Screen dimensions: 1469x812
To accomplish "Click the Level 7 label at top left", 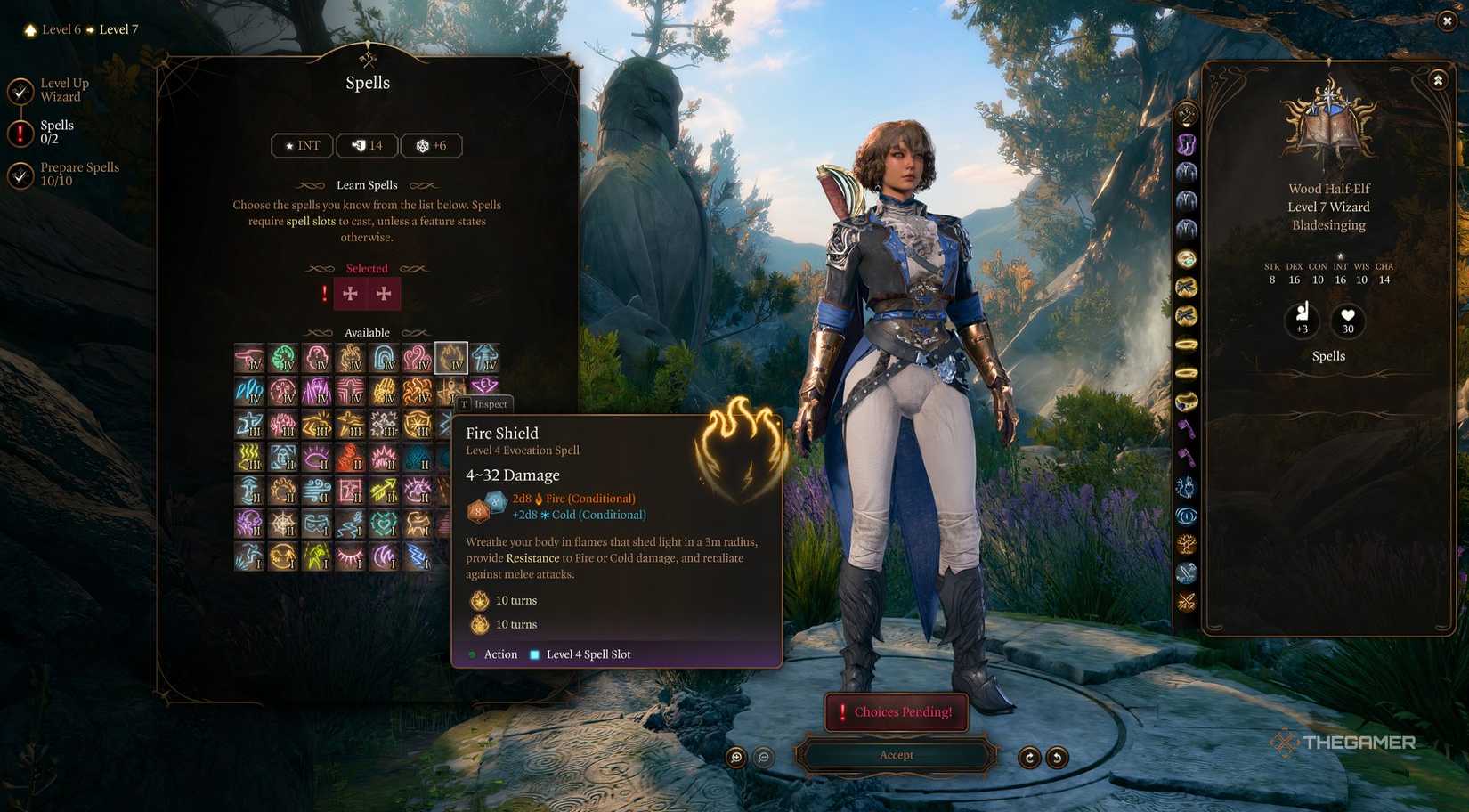I will pos(118,28).
